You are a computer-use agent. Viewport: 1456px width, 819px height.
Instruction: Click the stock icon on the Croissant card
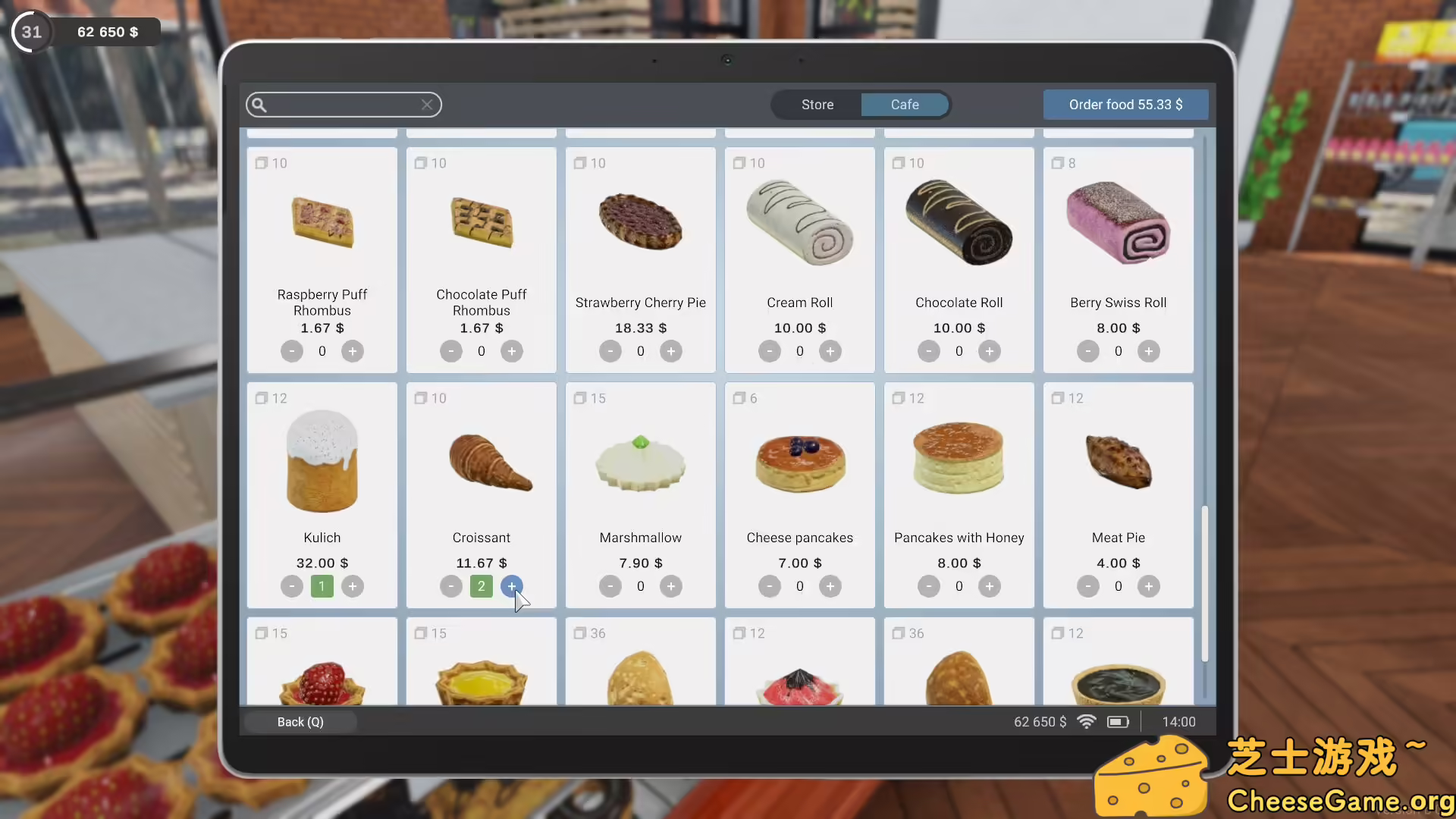pyautogui.click(x=421, y=398)
